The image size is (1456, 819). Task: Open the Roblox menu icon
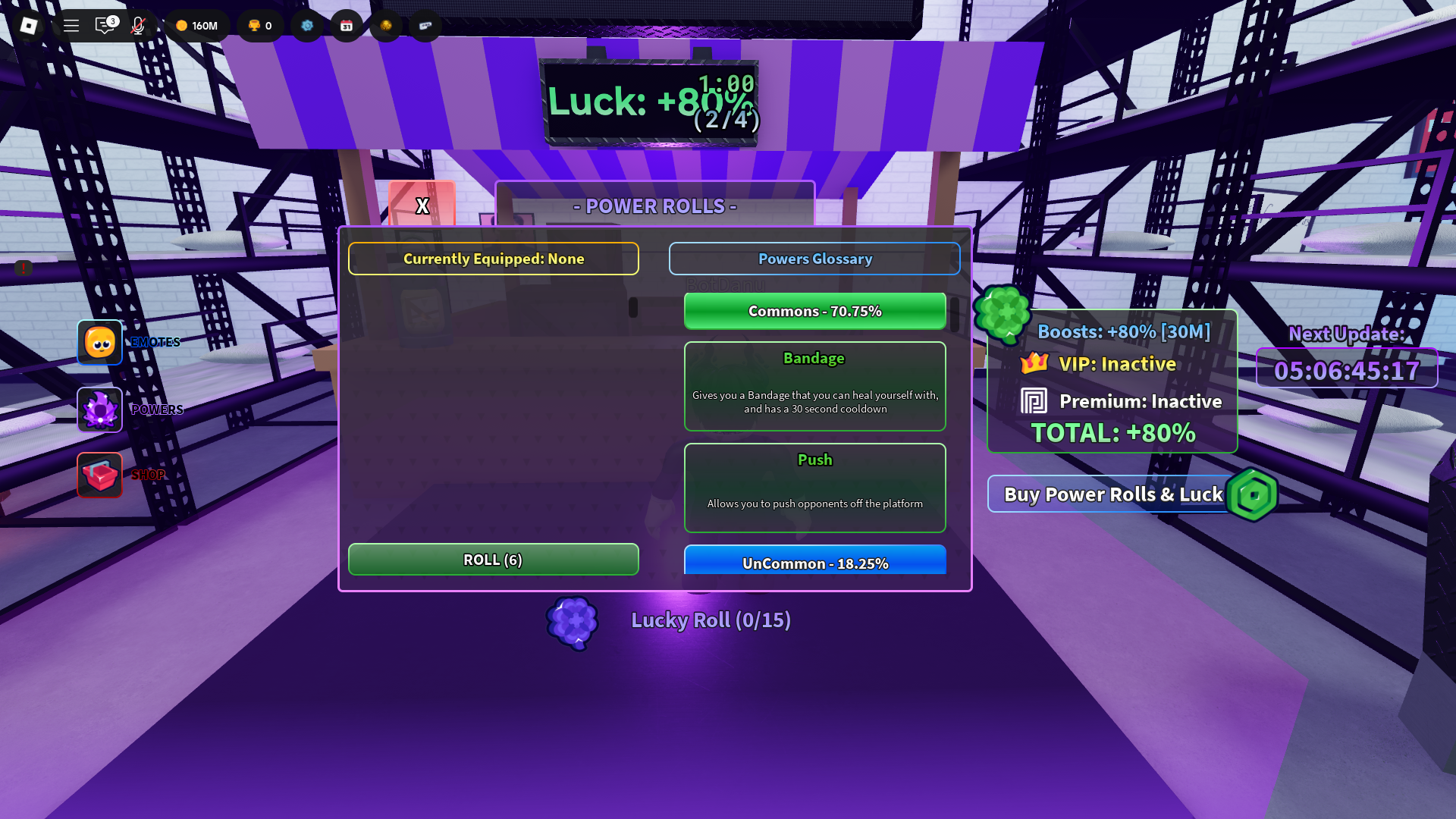(x=28, y=26)
